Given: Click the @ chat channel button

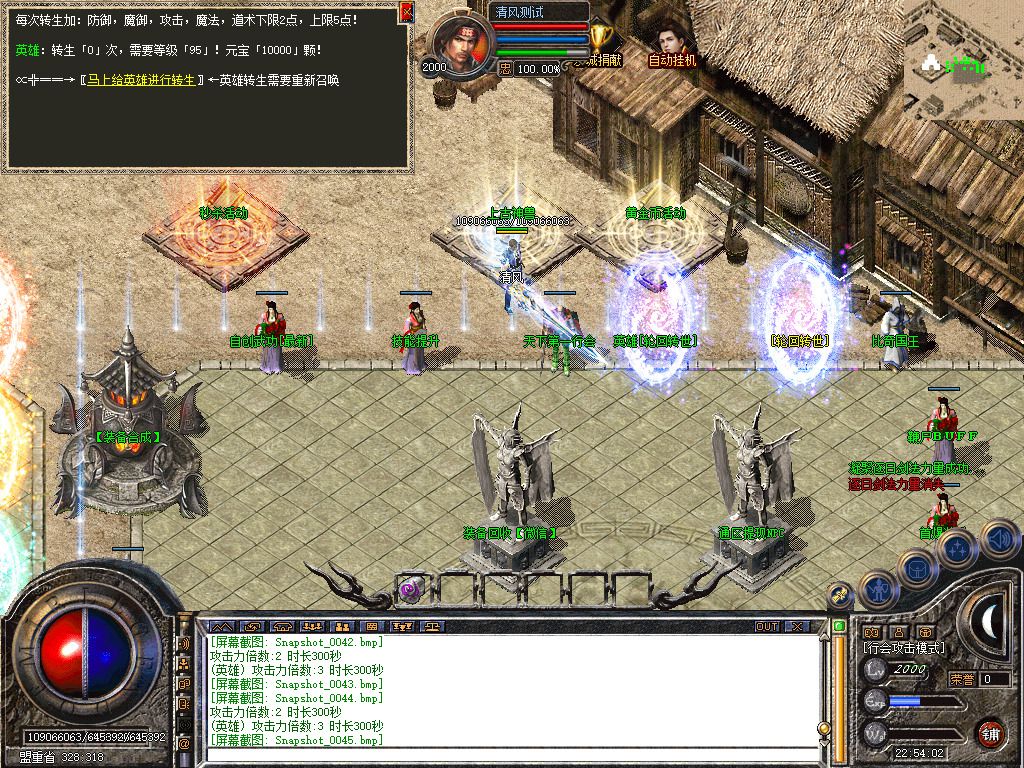Looking at the screenshot, I should point(184,744).
